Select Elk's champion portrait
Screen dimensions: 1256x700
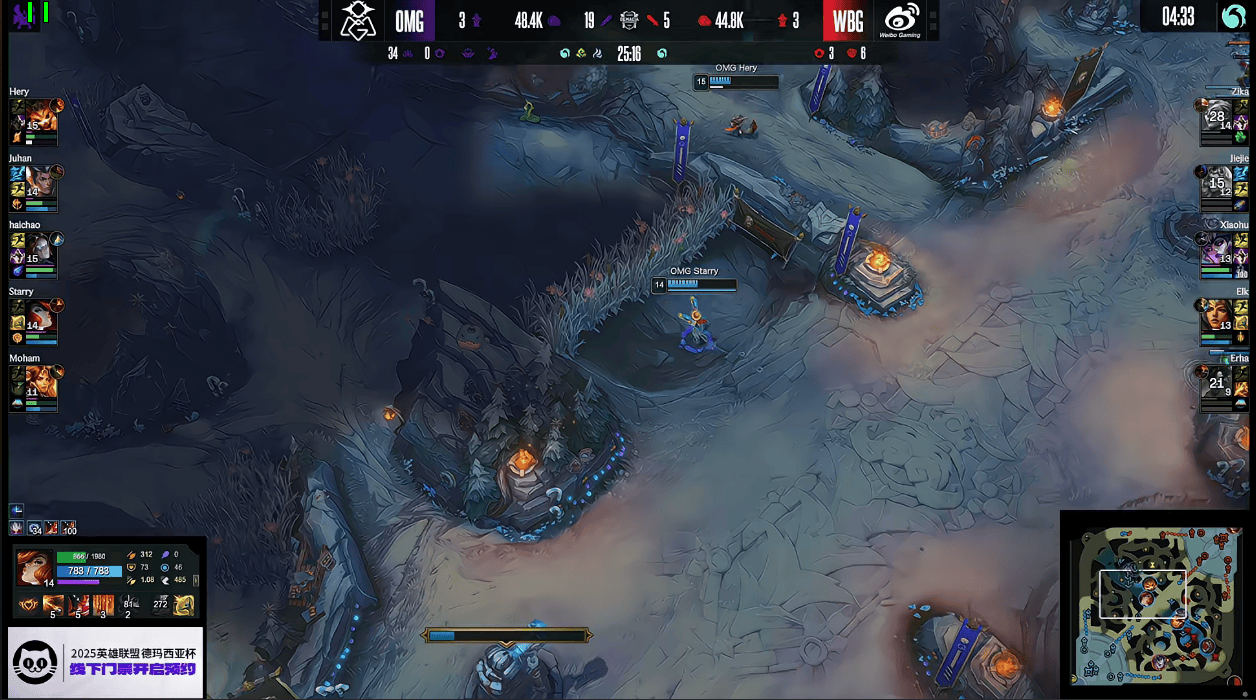pyautogui.click(x=1218, y=314)
